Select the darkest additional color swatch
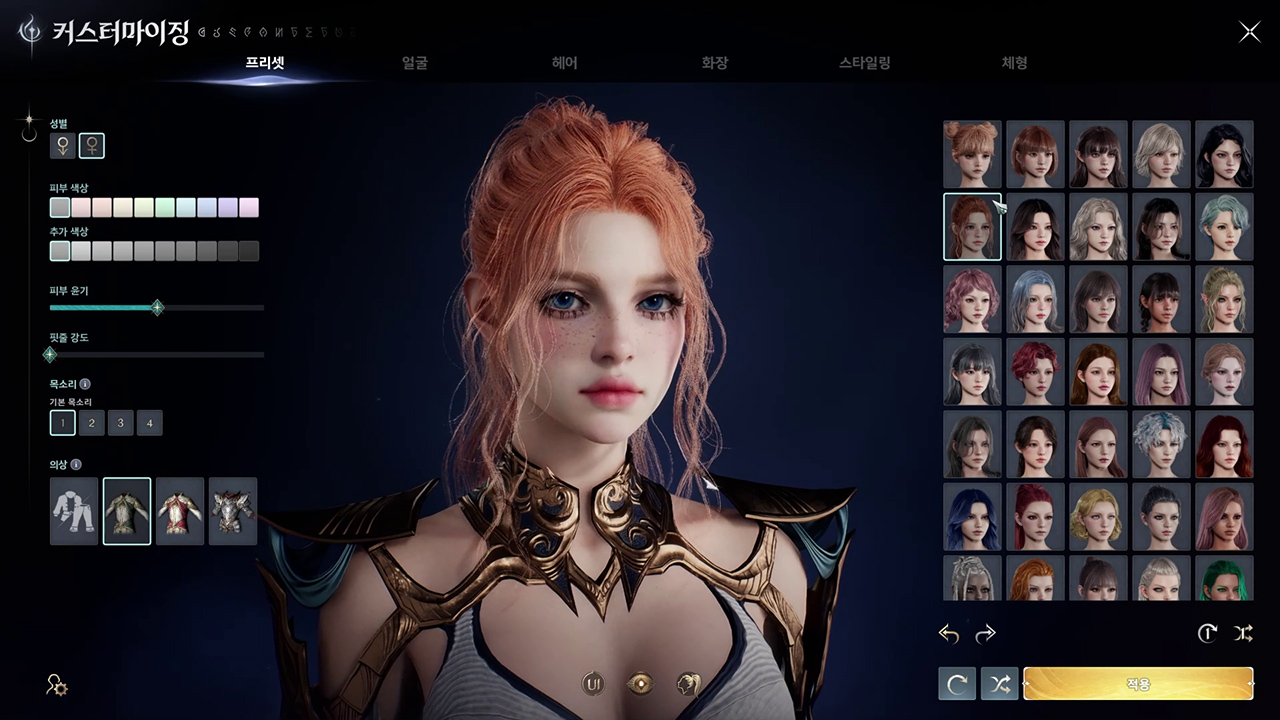 click(249, 251)
